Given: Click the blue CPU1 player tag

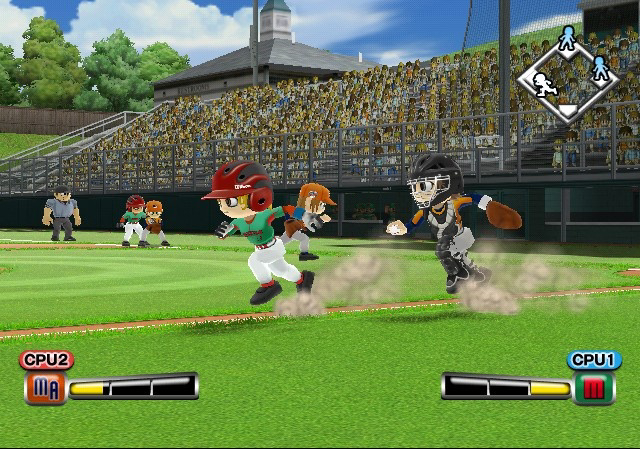Looking at the screenshot, I should coord(594,360).
